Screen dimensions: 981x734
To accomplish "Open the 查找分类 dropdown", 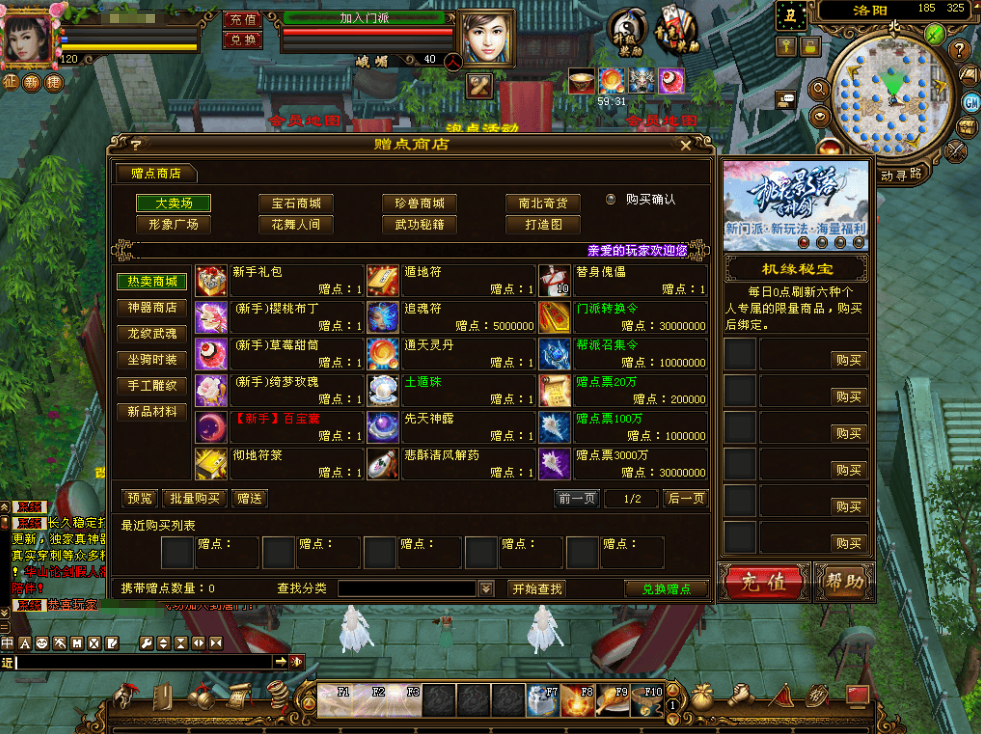I will 487,589.
